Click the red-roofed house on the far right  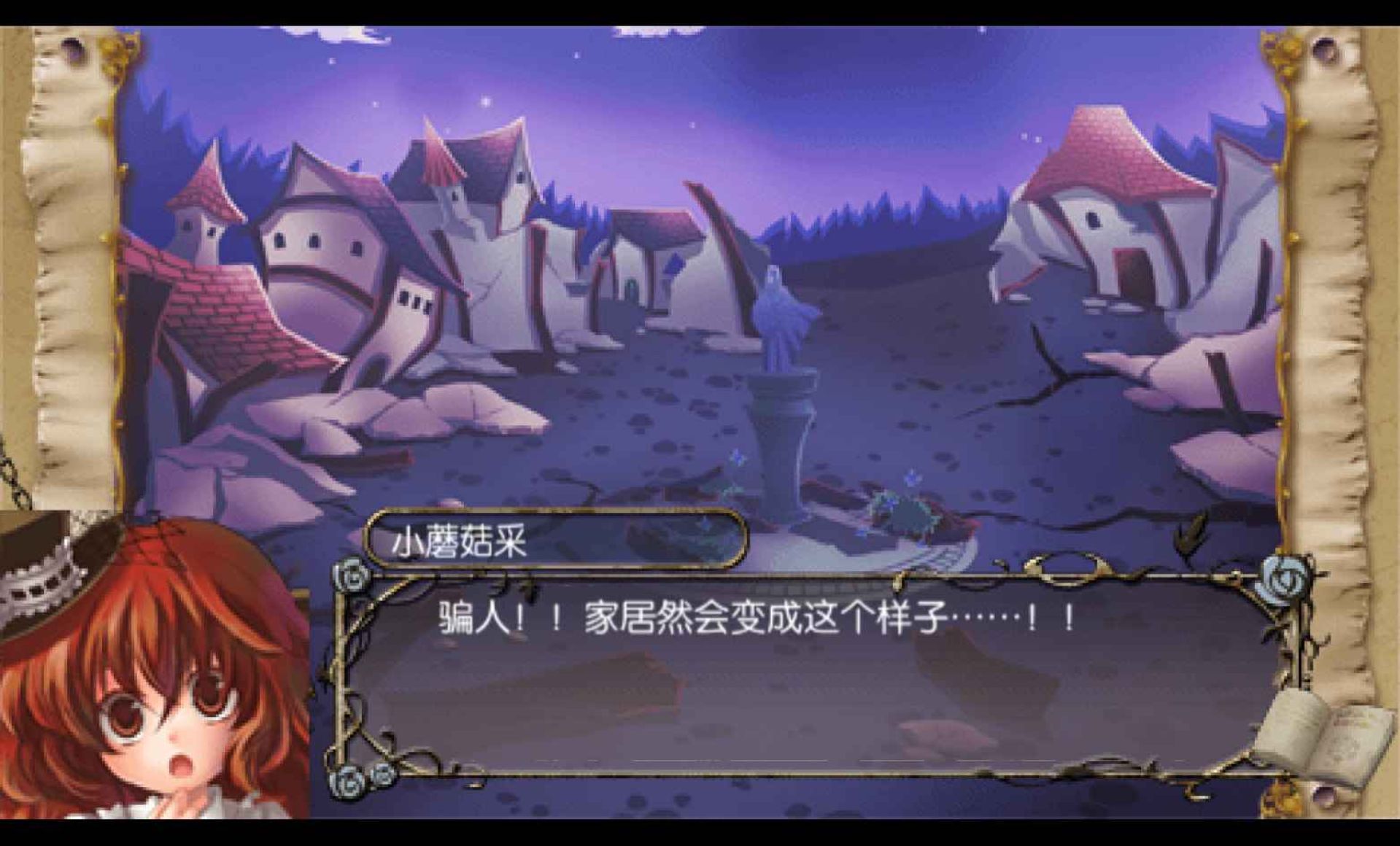coord(1109,182)
